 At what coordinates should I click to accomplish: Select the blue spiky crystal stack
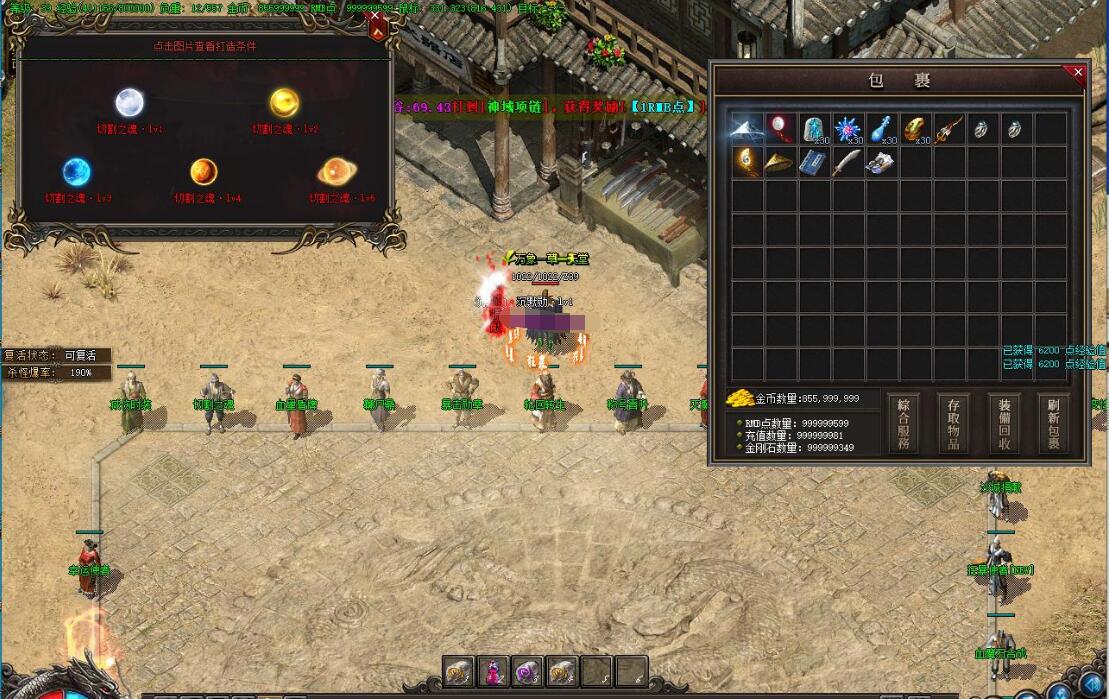tap(849, 129)
